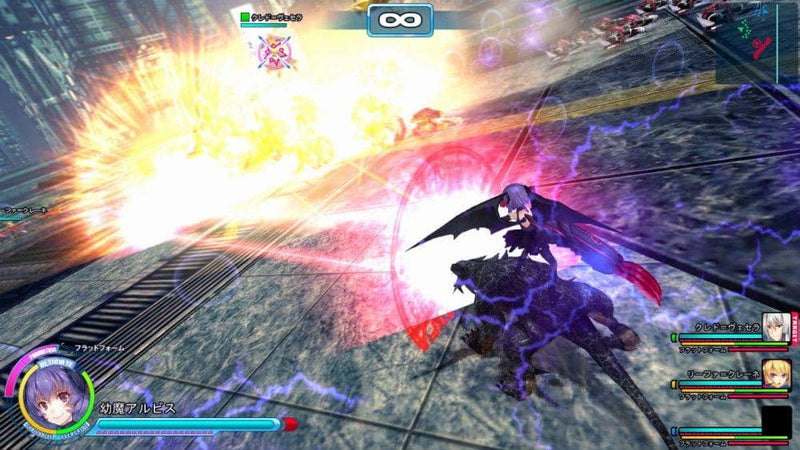Viewport: 800px width, 450px height.
Task: Click the blacked-out third party member portrait
Action: (x=776, y=420)
